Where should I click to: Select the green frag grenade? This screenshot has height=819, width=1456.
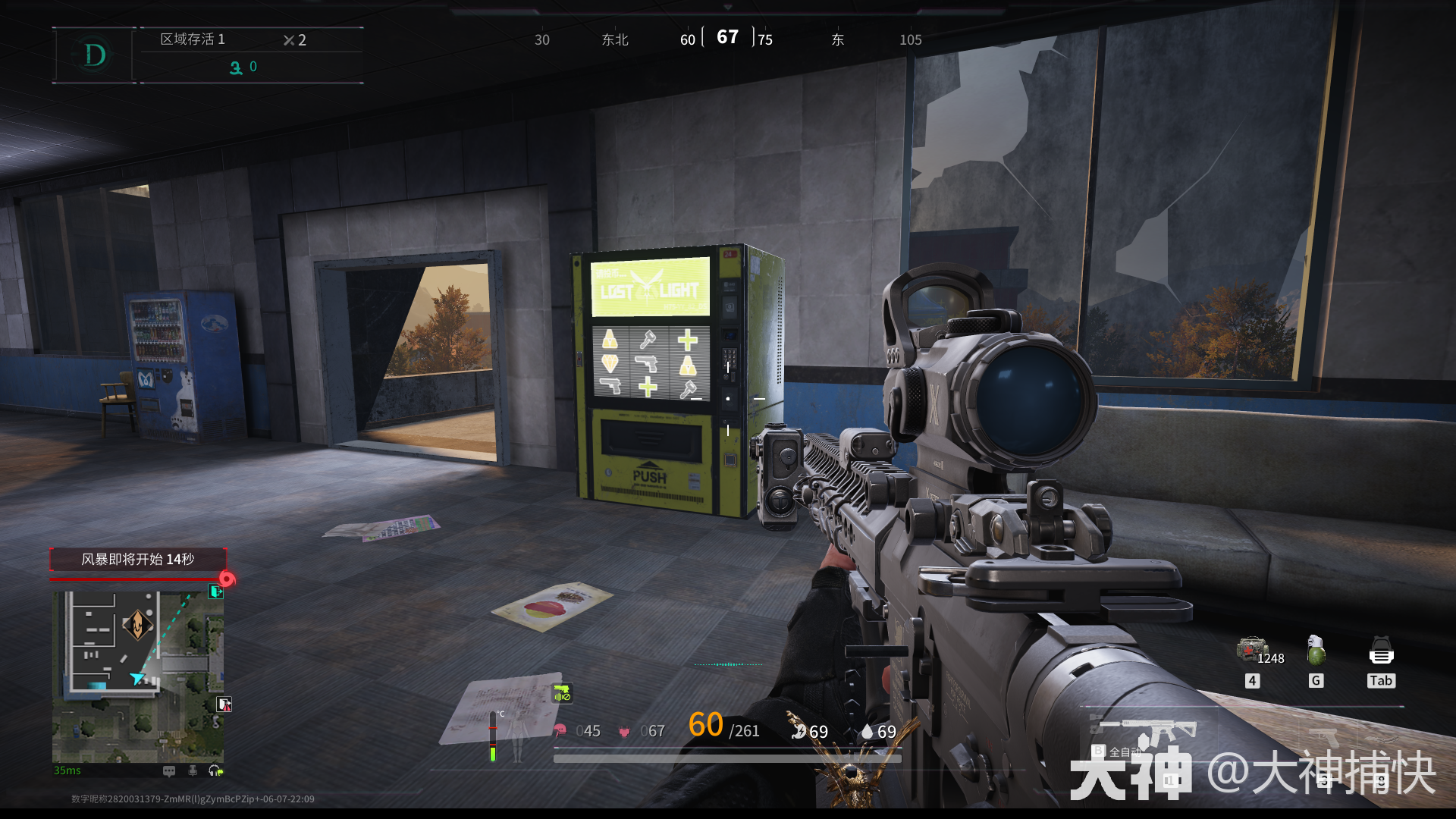pos(1316,651)
